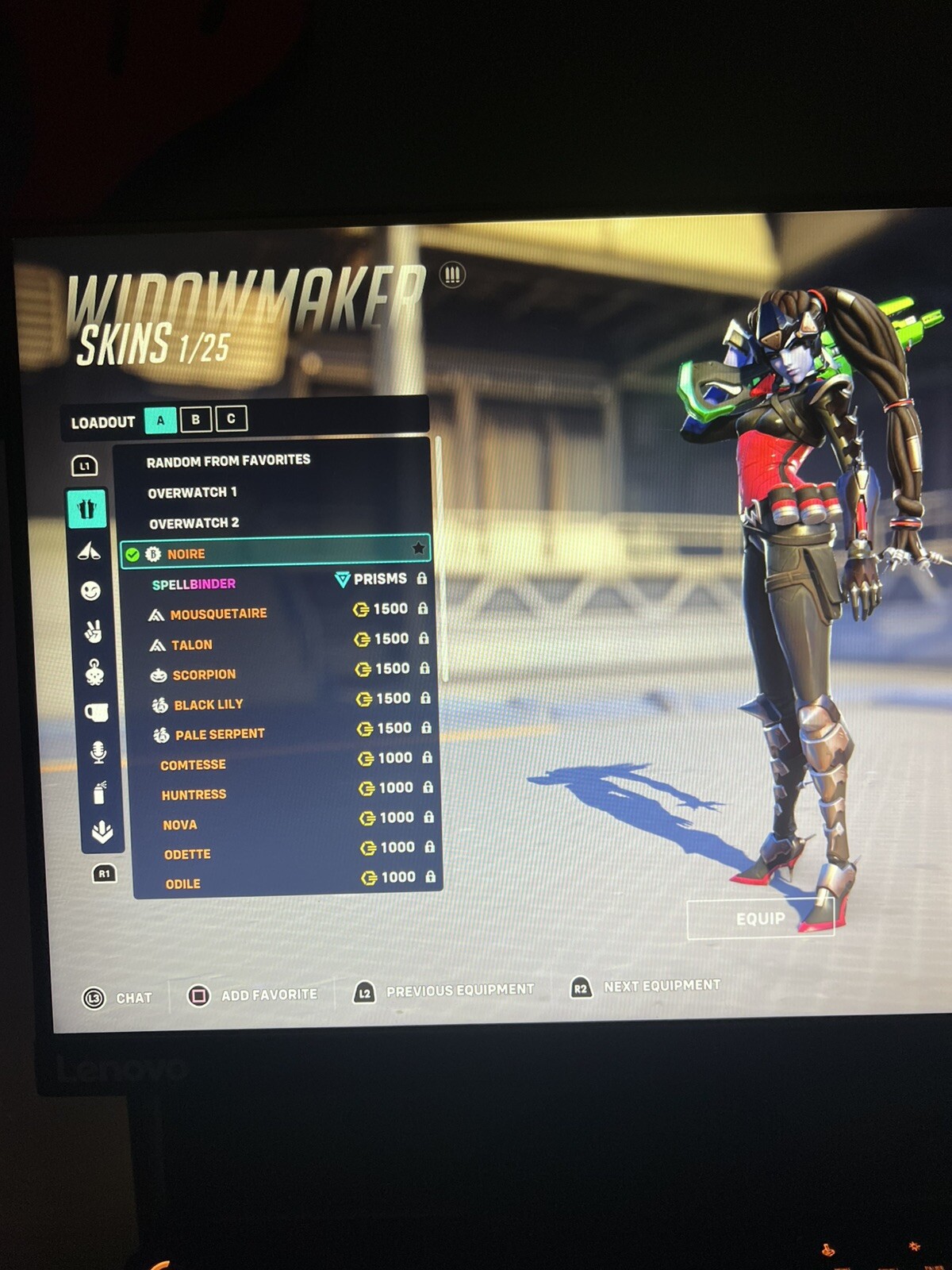This screenshot has height=1270, width=952.
Task: Pick the Talon skin
Action: (x=192, y=645)
